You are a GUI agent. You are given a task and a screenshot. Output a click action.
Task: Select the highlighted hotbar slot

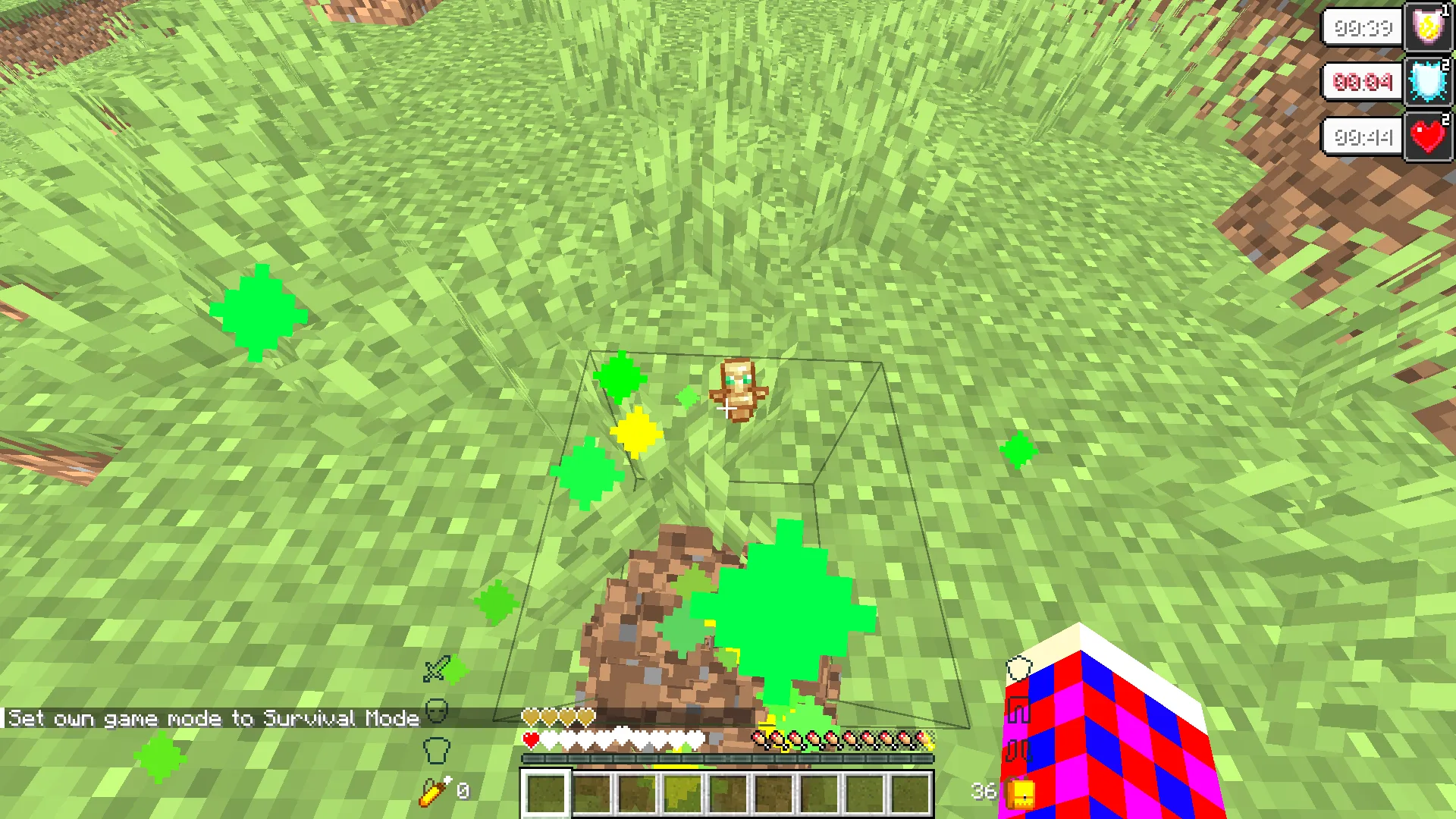(545, 793)
